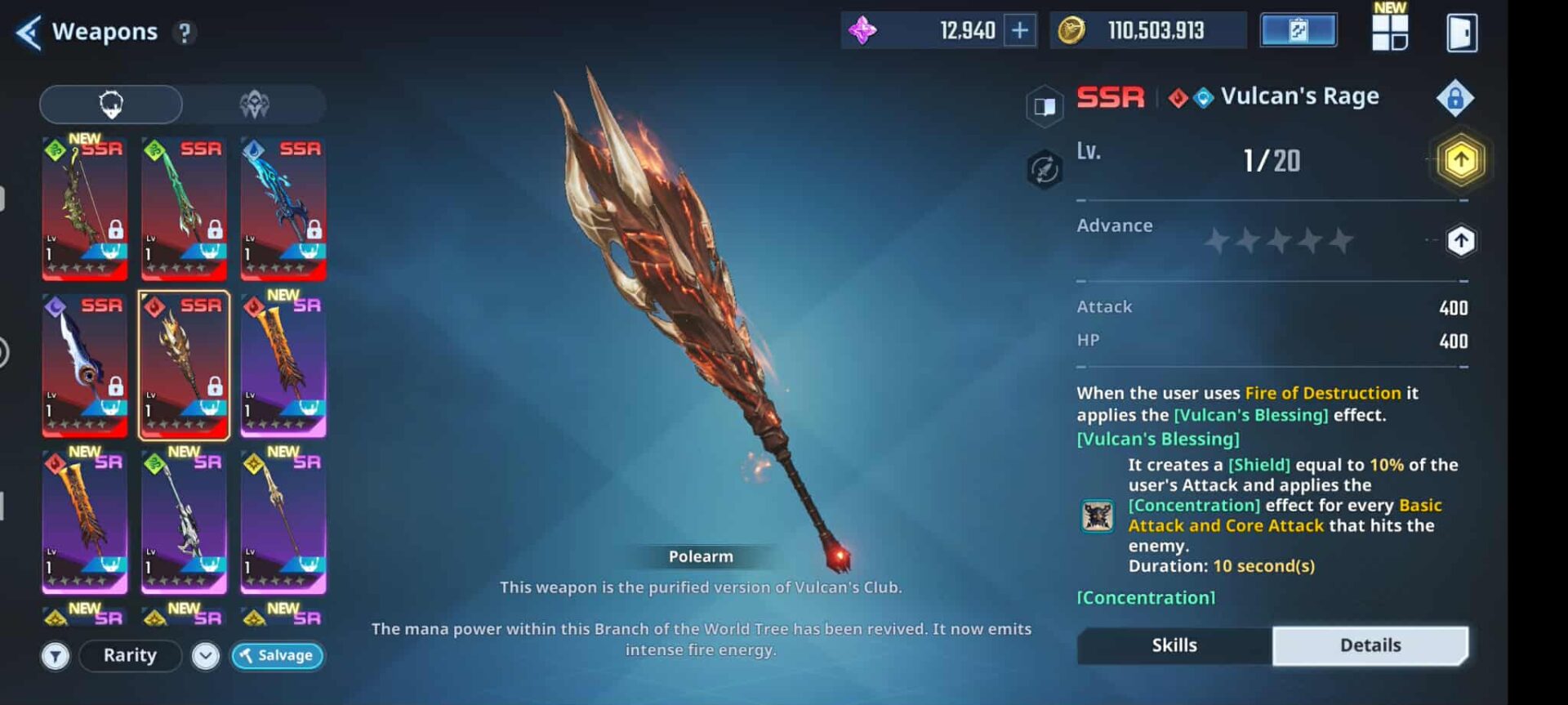The height and width of the screenshot is (705, 1568).
Task: Level up the weapon with gold arrow
Action: [x=1460, y=160]
